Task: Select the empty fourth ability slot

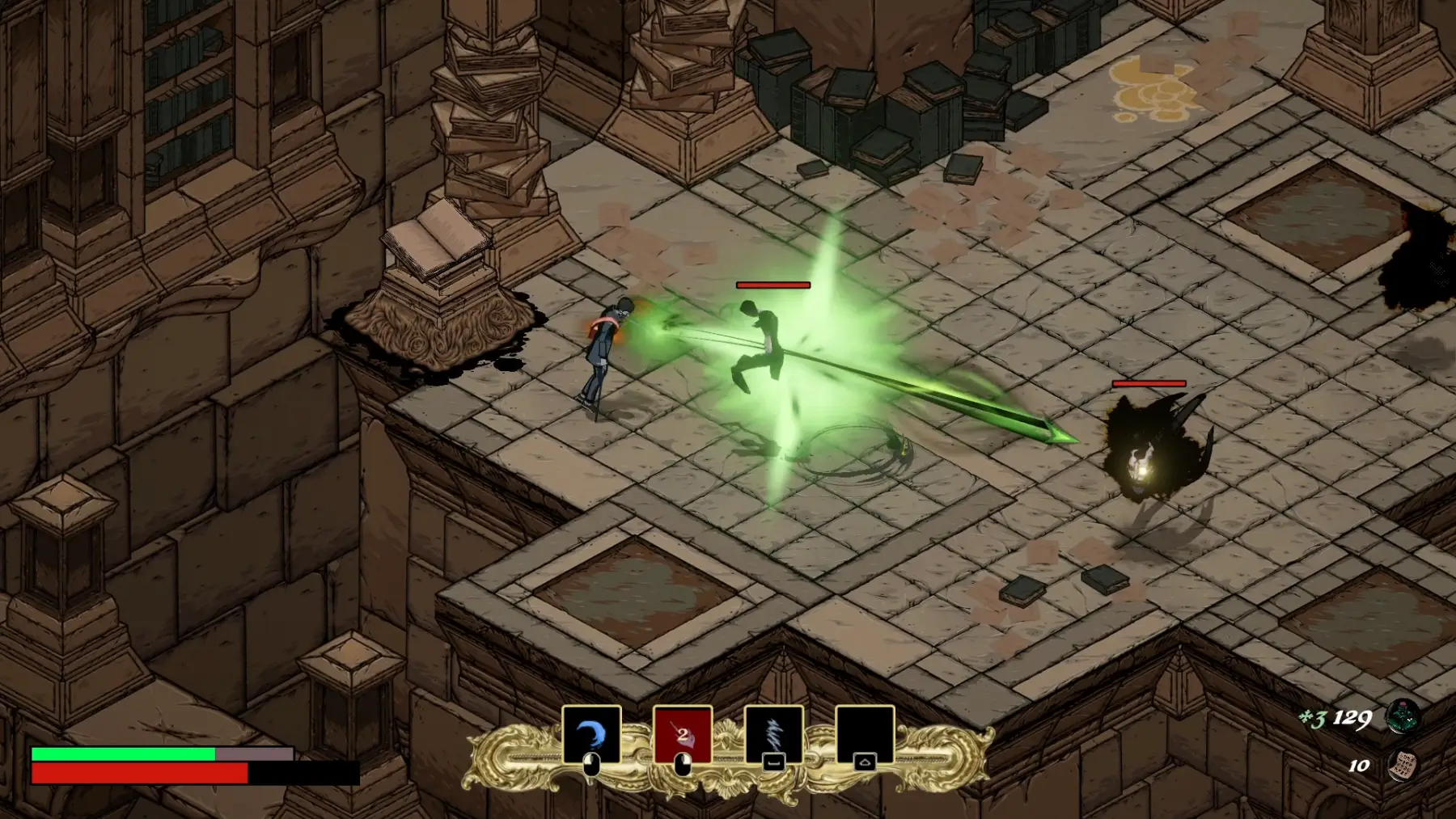Action: (865, 733)
